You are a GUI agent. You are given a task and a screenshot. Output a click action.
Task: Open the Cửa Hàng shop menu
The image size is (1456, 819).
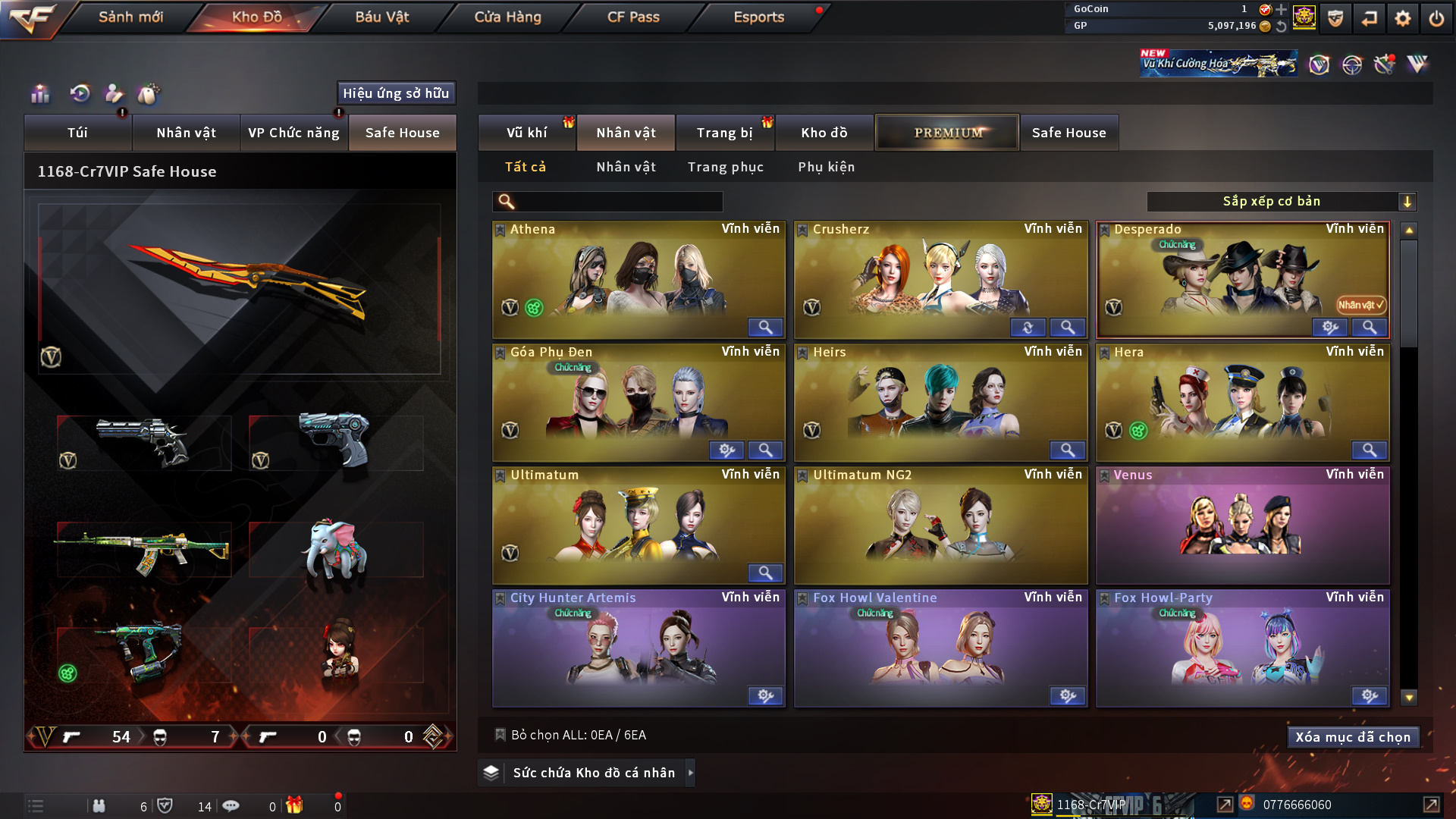pyautogui.click(x=507, y=17)
